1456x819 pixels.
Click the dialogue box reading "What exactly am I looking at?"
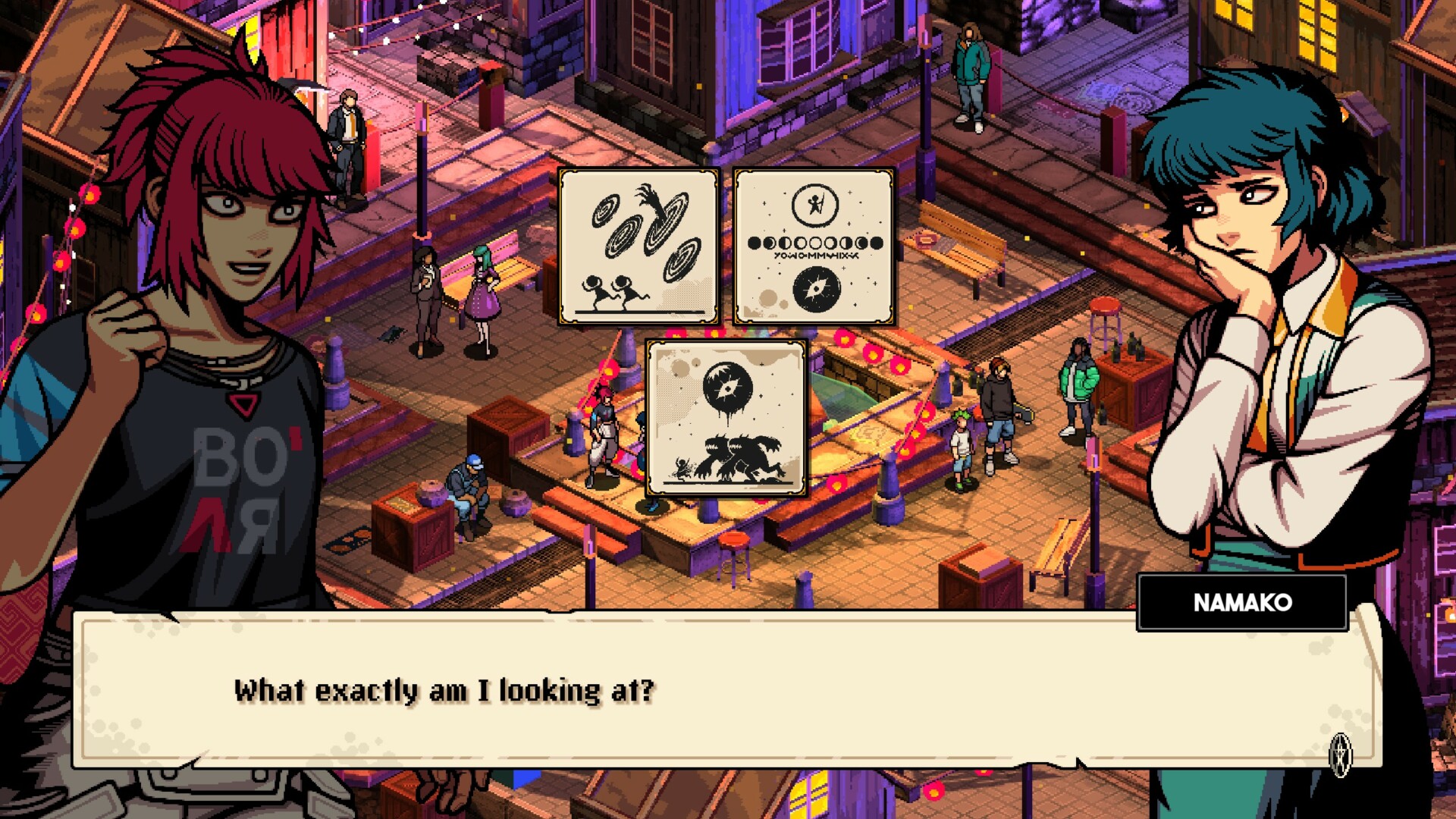728,690
